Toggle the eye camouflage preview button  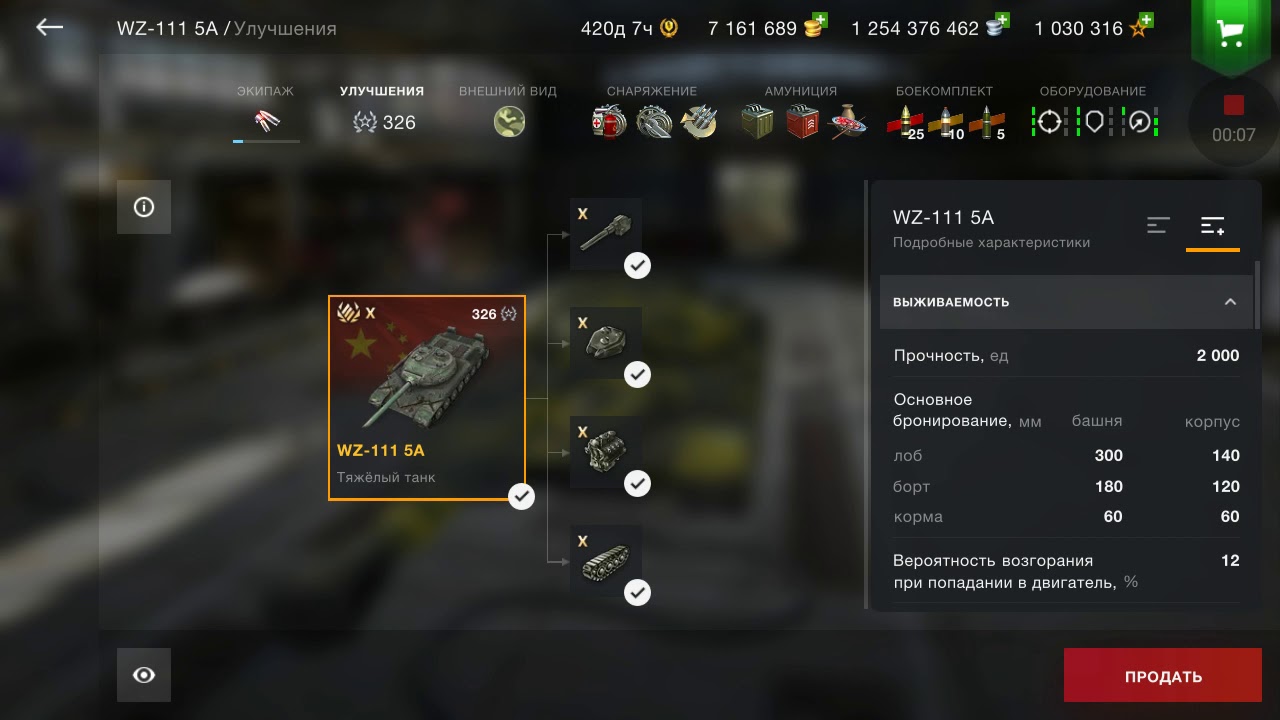pyautogui.click(x=143, y=674)
